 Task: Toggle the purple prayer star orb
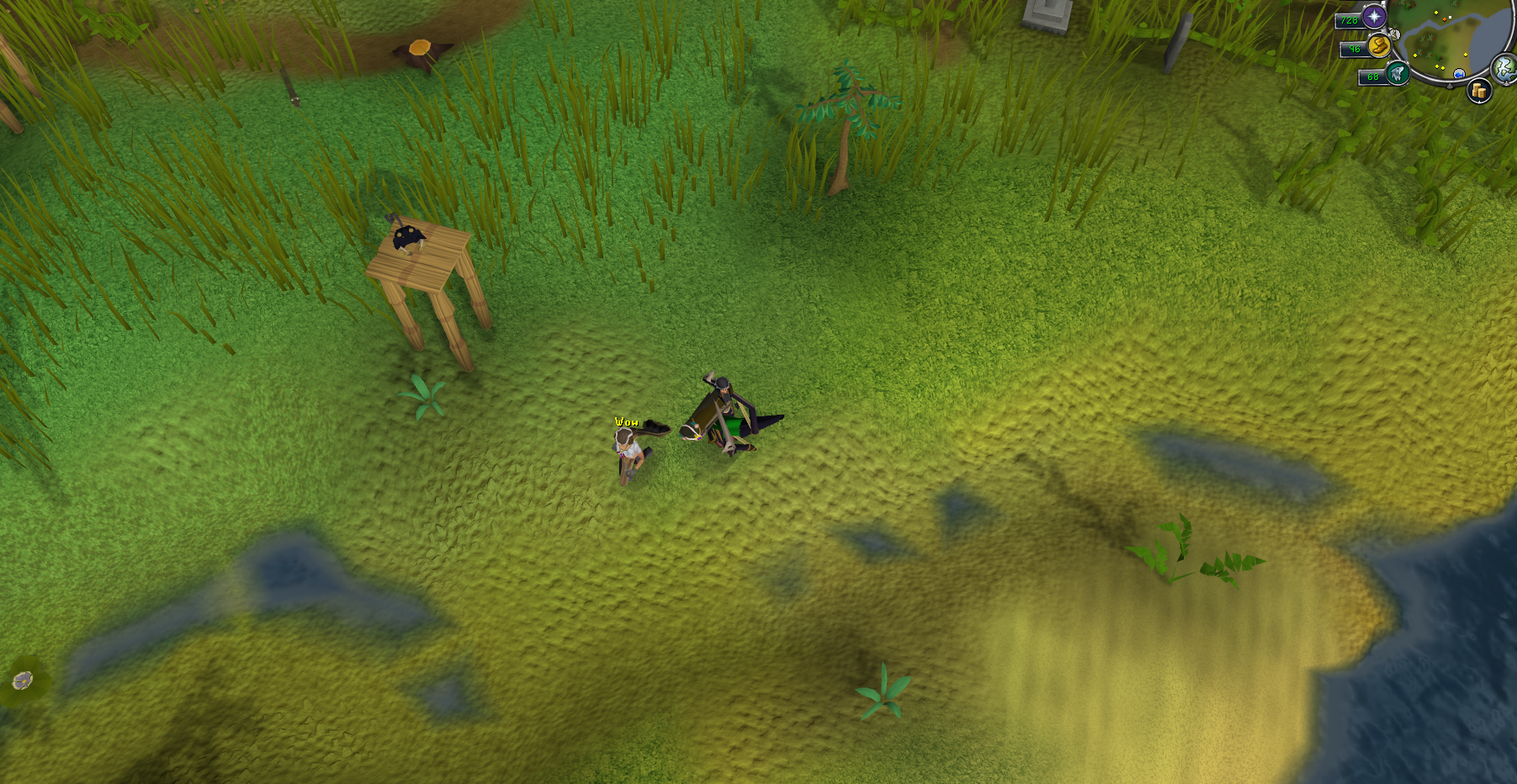1374,17
